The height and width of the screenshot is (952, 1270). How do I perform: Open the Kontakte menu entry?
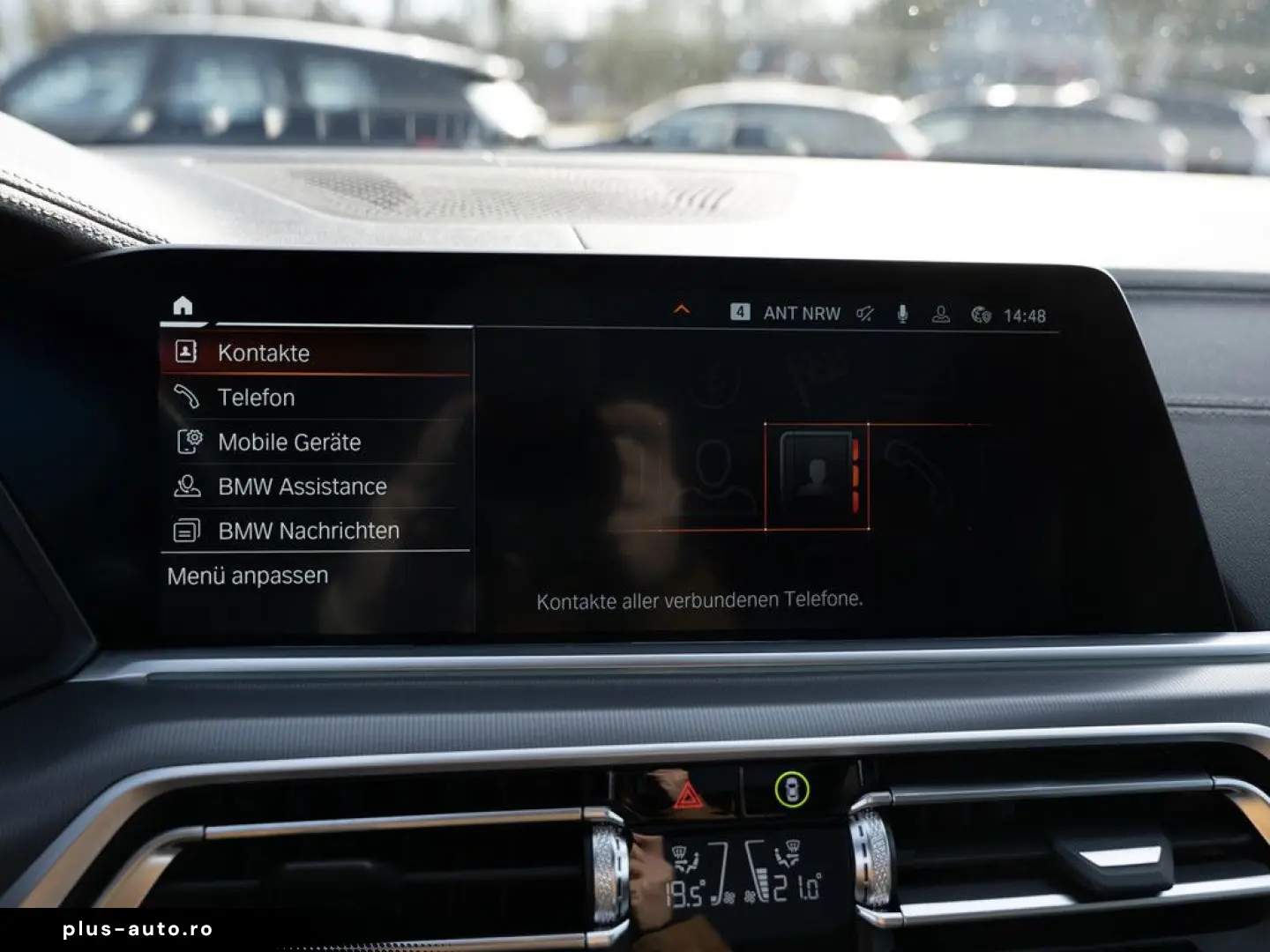coord(263,353)
